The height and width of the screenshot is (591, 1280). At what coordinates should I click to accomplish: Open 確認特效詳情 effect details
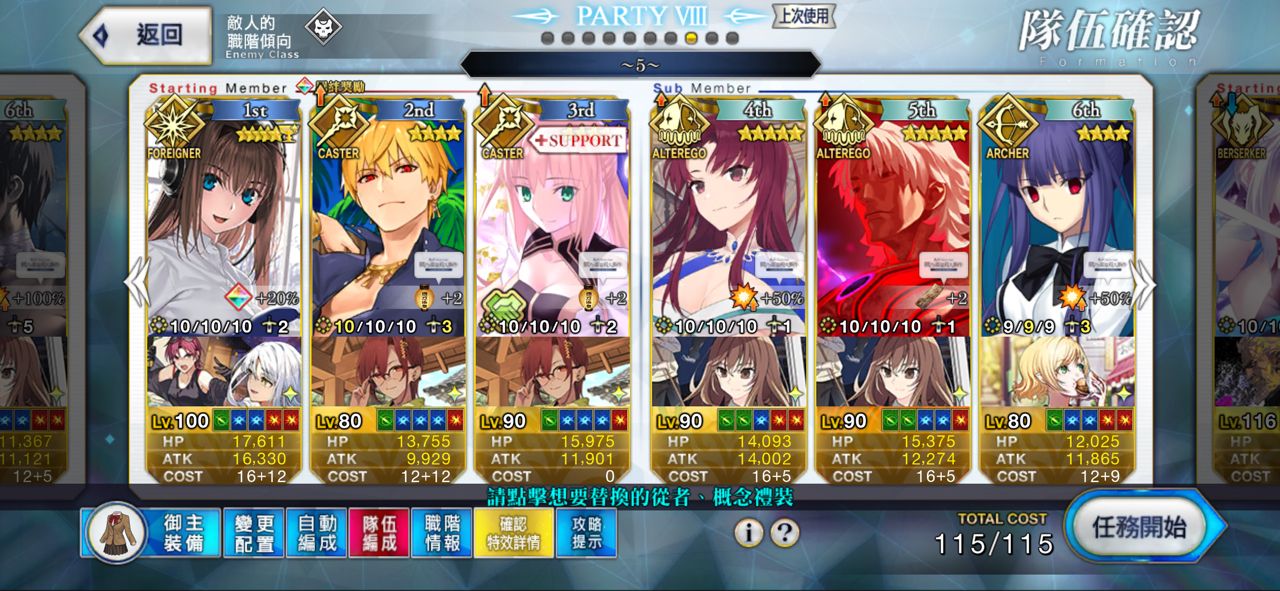coord(512,533)
